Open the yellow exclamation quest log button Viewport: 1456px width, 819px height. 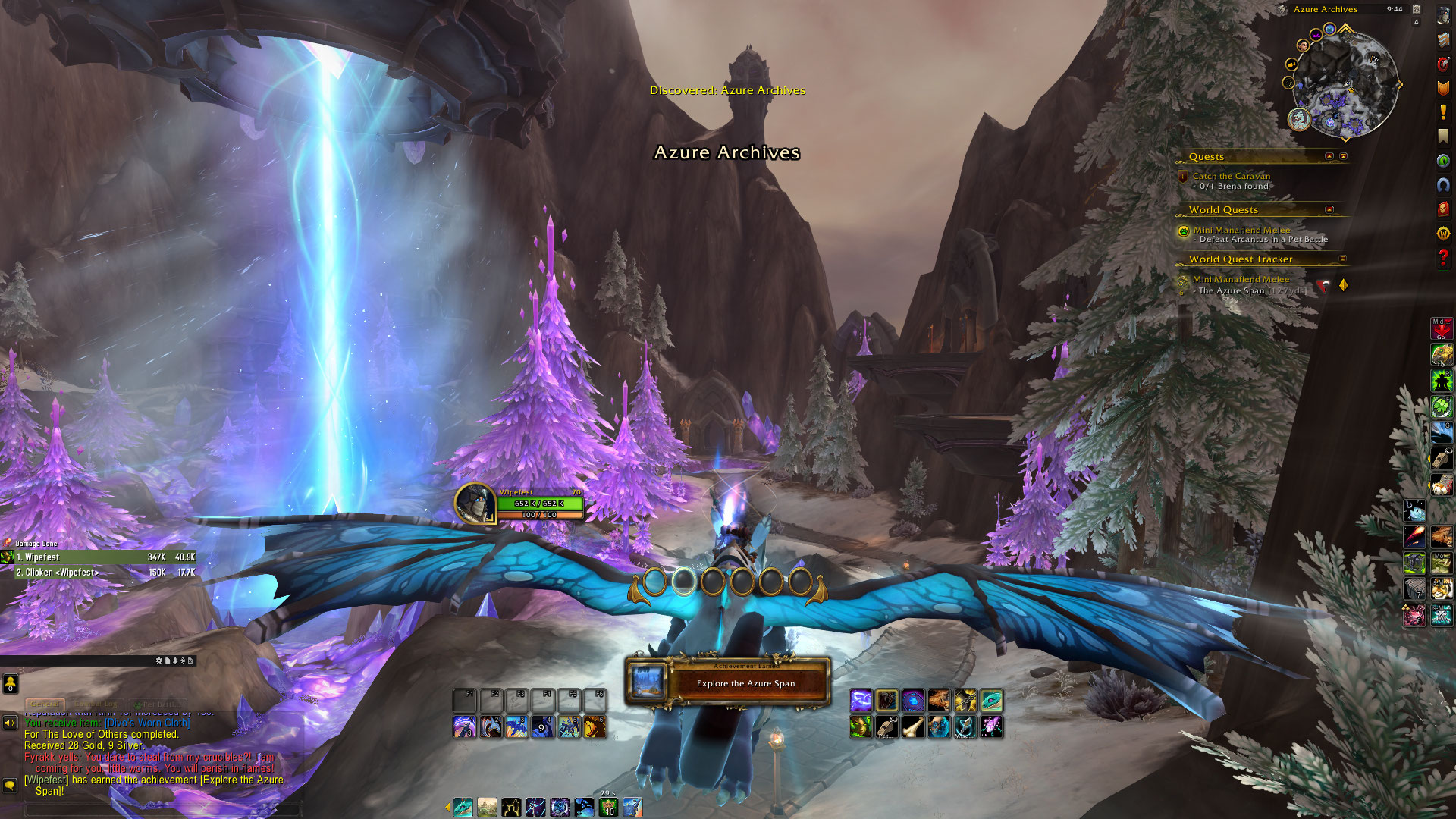(1443, 112)
